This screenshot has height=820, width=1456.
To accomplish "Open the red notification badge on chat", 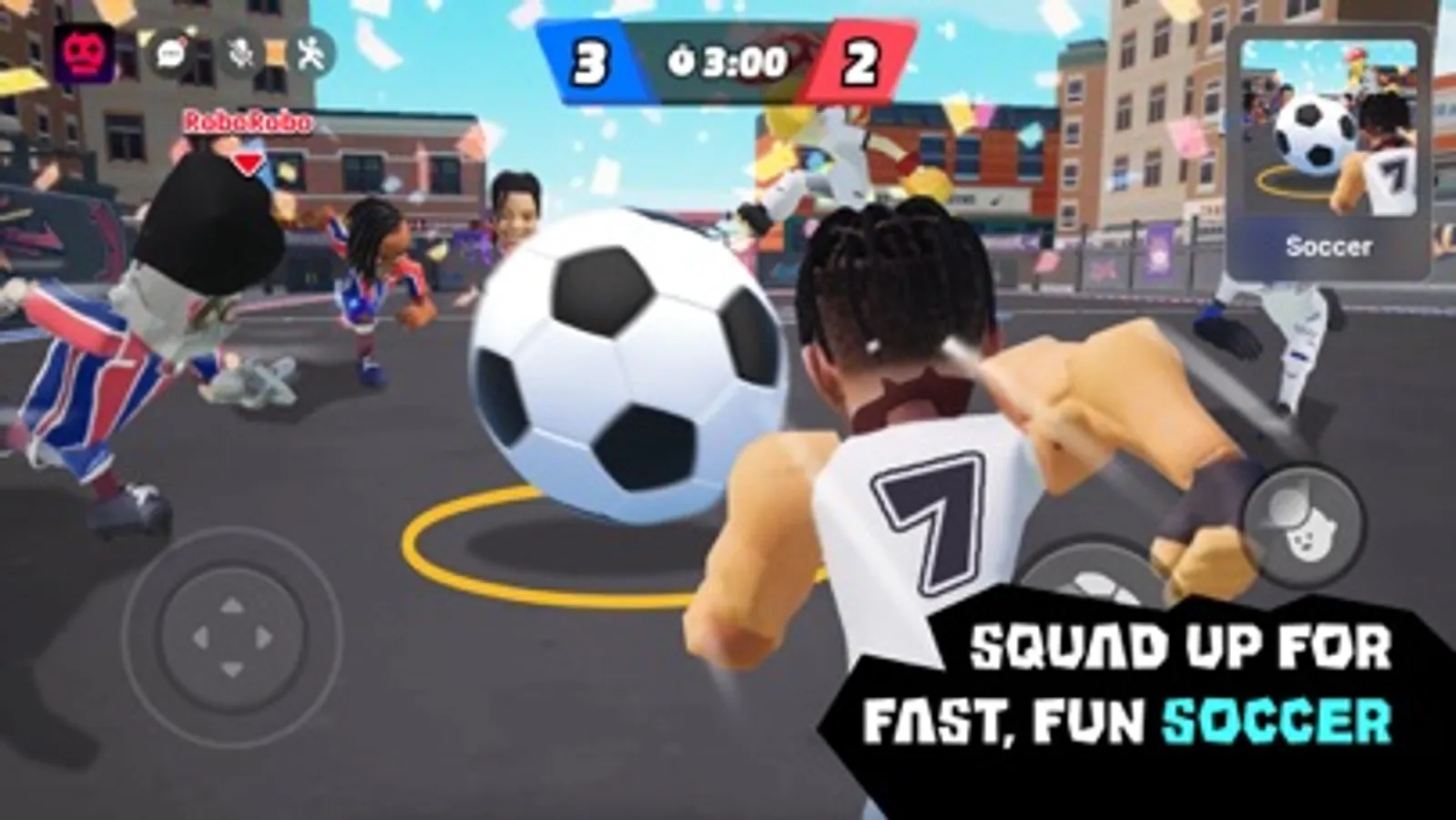I will [x=184, y=40].
